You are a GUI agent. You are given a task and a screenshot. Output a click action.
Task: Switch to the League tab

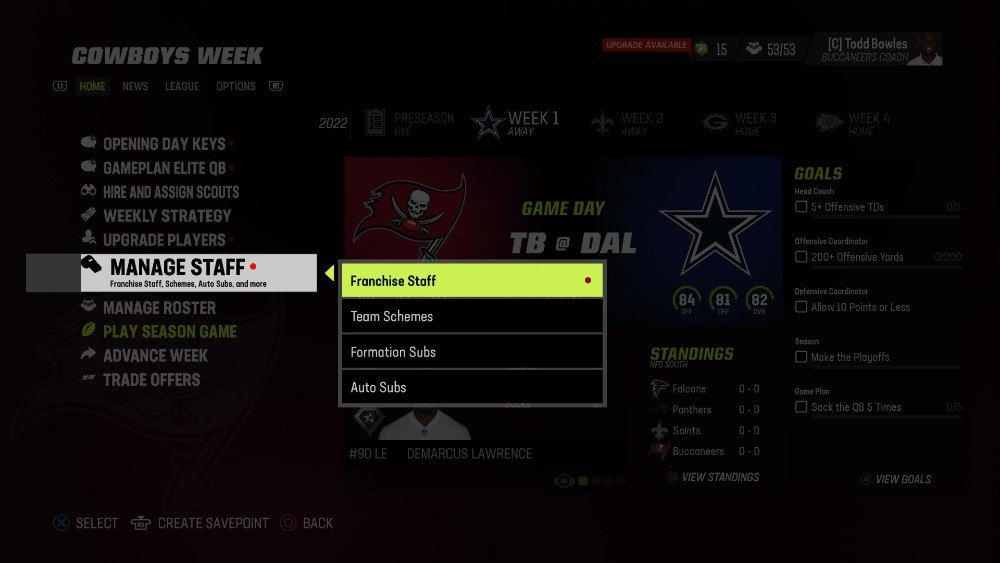click(182, 87)
